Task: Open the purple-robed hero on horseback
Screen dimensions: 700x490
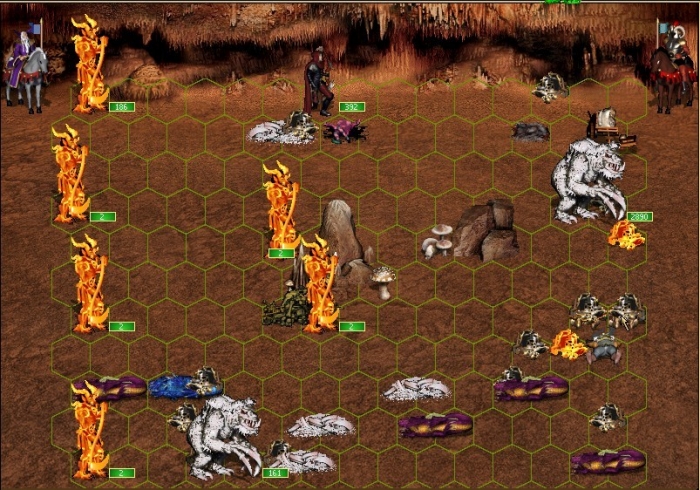Action: (26, 65)
